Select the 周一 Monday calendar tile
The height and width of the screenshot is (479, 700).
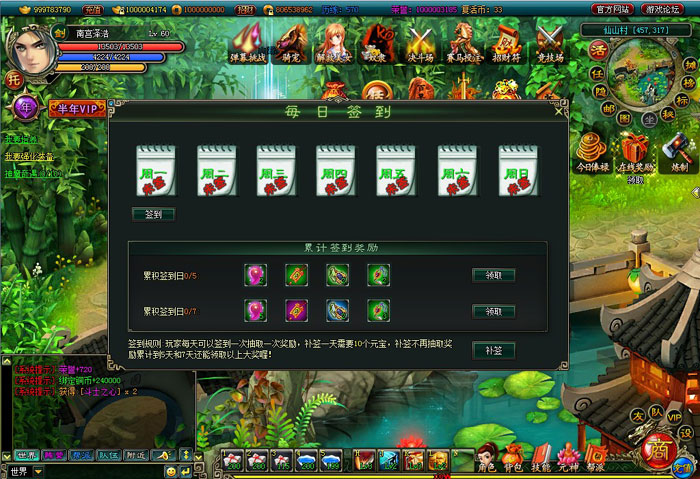click(x=155, y=169)
